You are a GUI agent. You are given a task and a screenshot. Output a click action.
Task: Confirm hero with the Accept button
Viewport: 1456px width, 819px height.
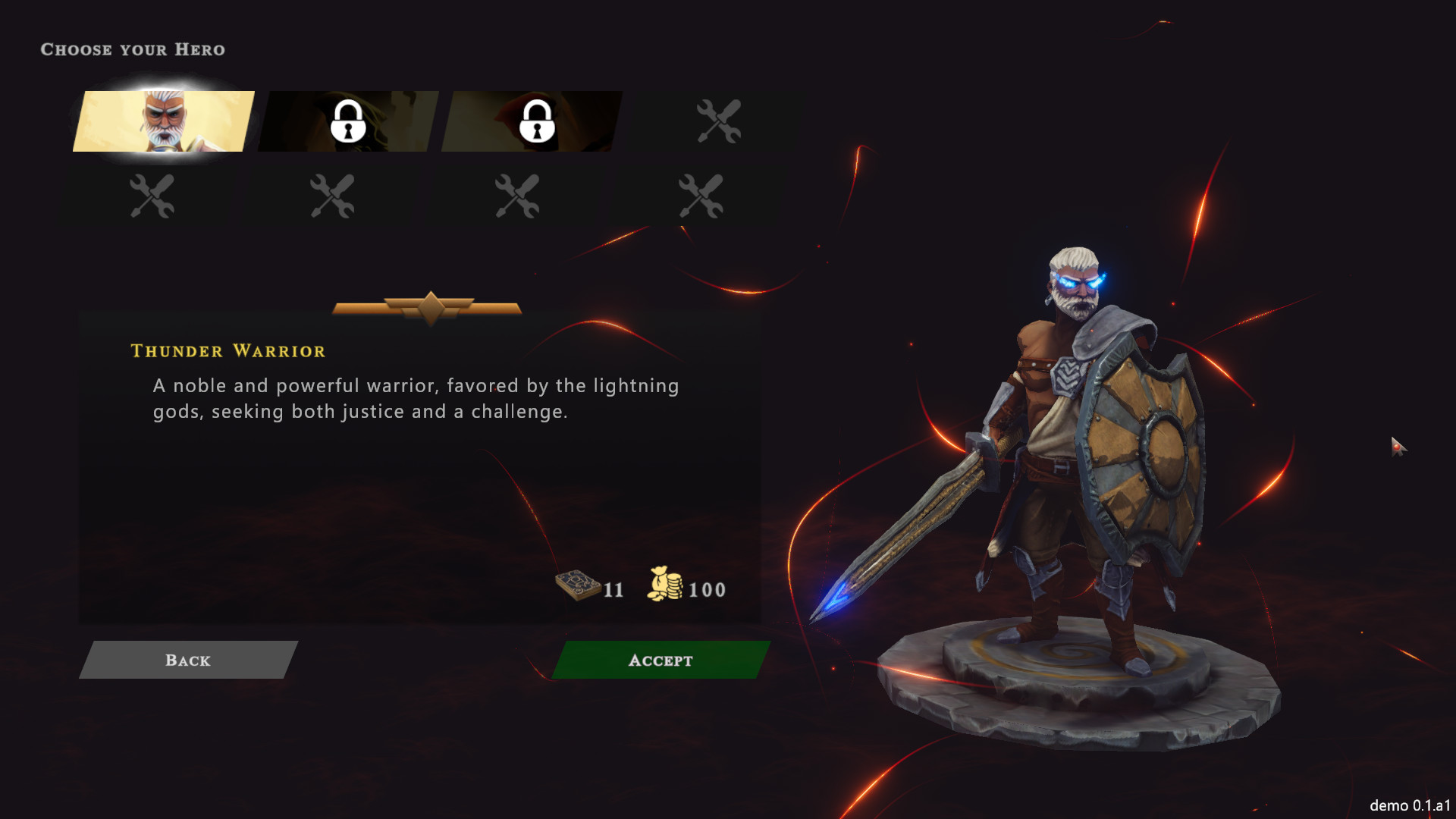tap(661, 660)
